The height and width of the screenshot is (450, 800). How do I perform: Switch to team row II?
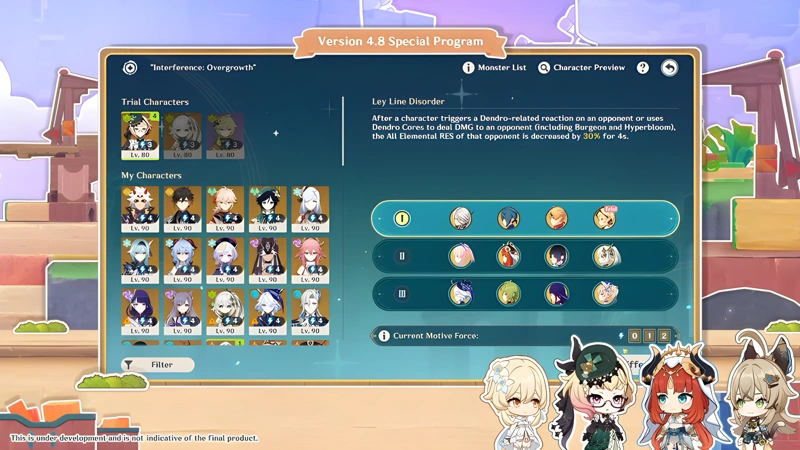[x=404, y=256]
